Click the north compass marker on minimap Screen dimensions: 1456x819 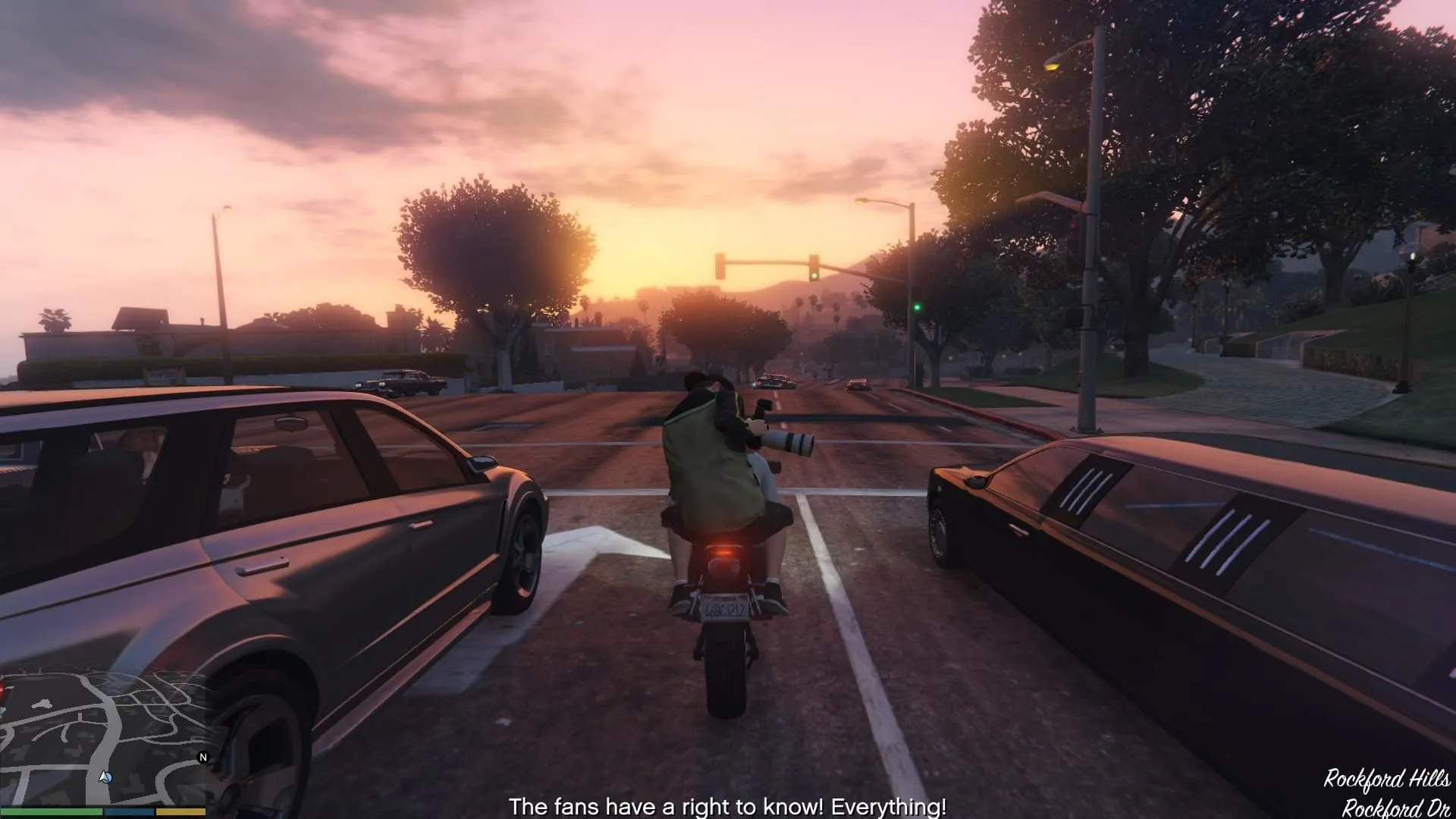point(202,758)
